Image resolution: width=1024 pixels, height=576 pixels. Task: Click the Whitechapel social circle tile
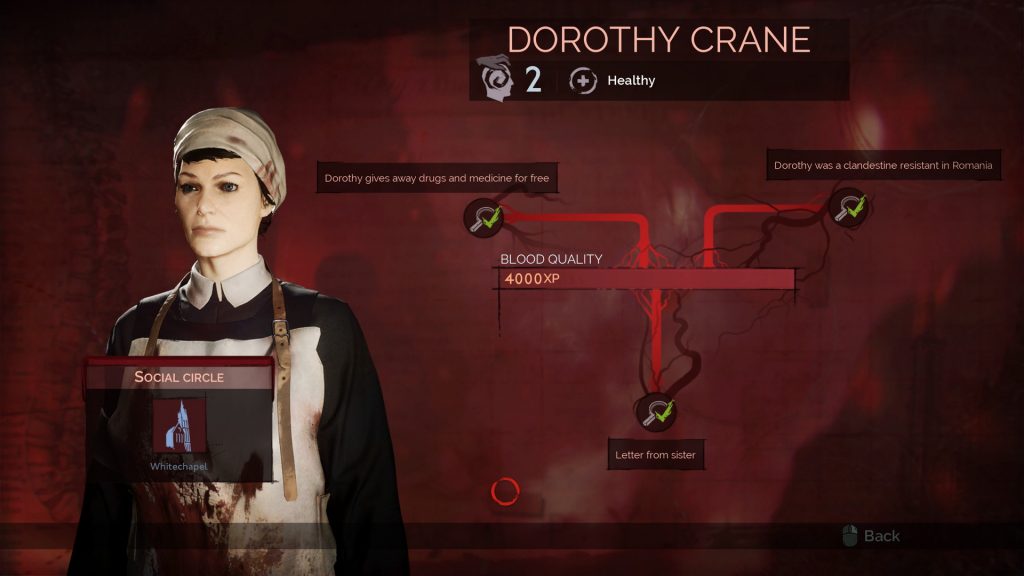[x=178, y=424]
